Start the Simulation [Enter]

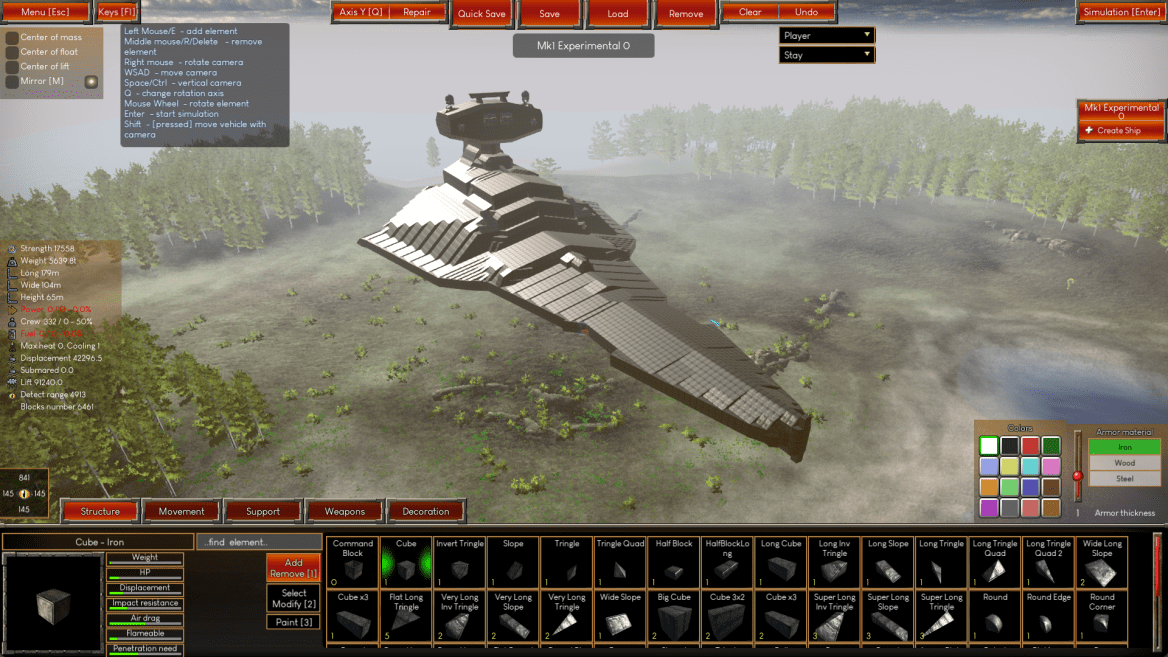1121,12
